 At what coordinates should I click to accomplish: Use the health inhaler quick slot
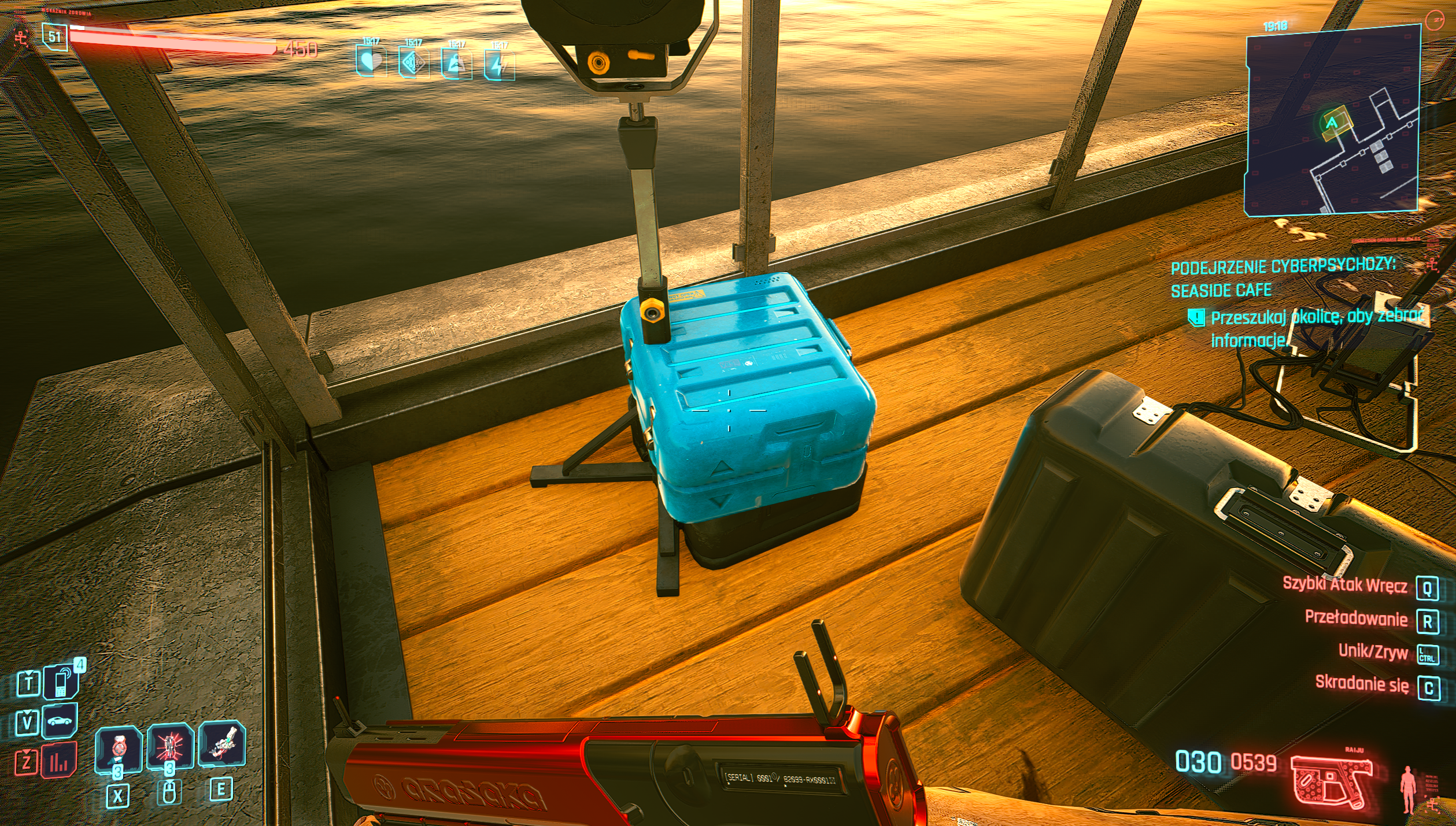(119, 749)
